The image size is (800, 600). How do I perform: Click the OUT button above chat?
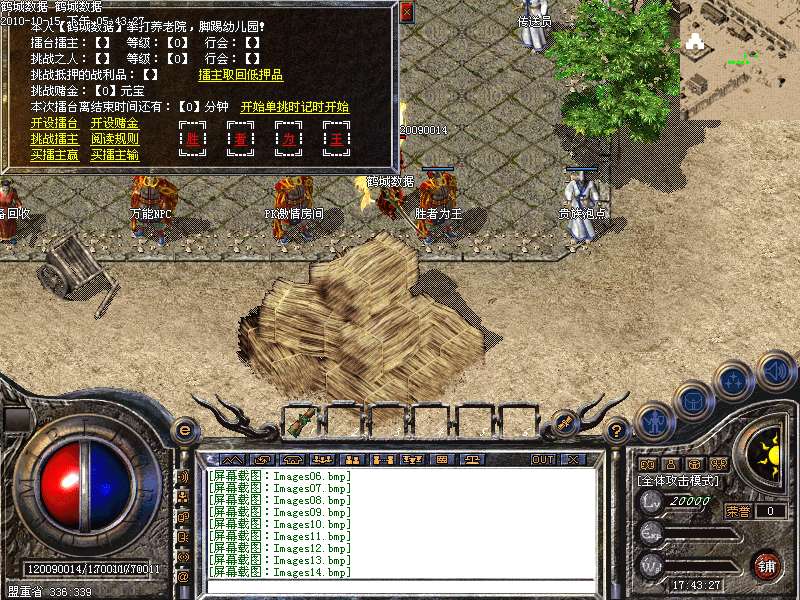pos(542,459)
